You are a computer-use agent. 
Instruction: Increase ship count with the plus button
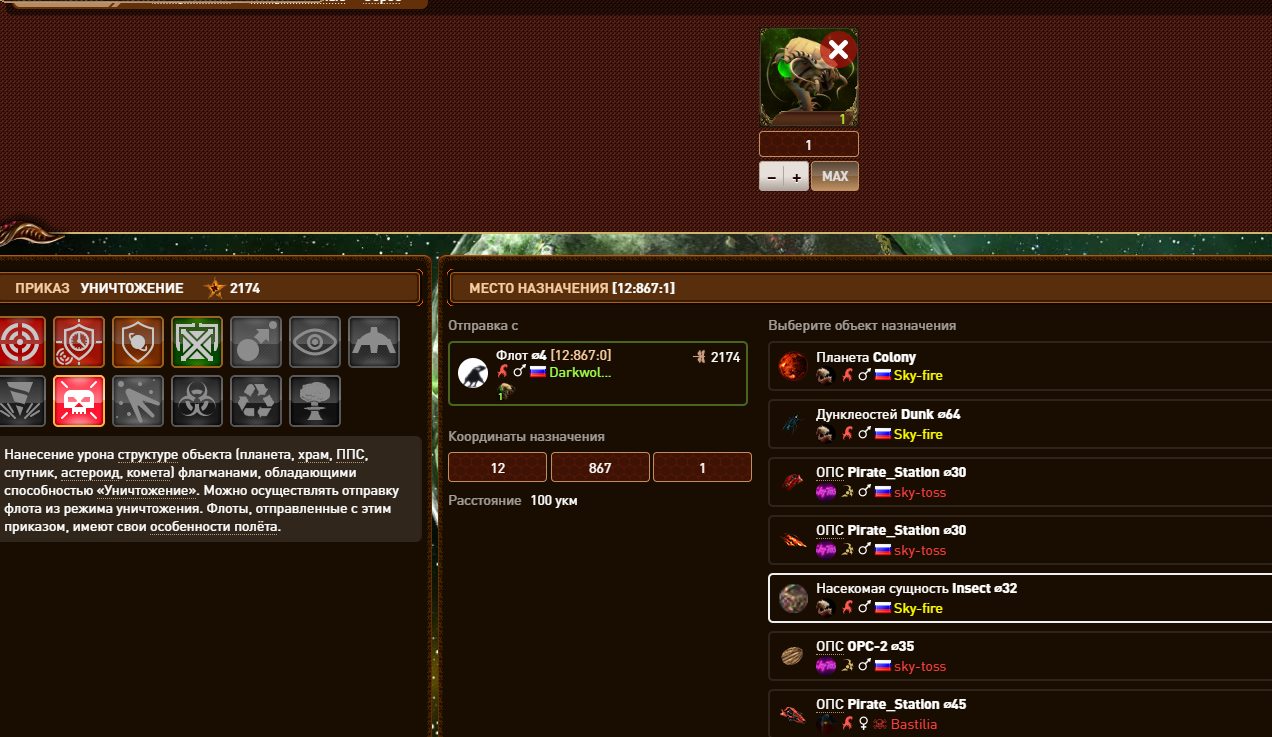(x=797, y=176)
